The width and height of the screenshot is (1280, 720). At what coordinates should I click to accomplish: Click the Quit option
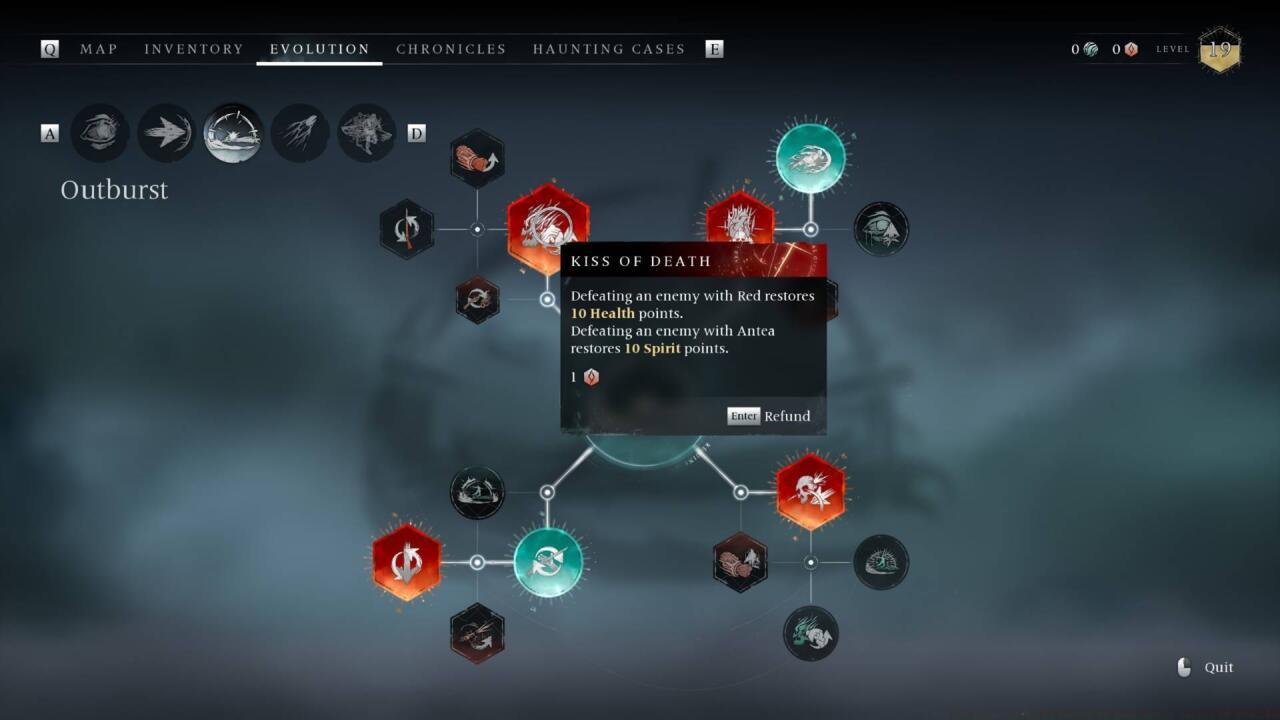(1218, 667)
